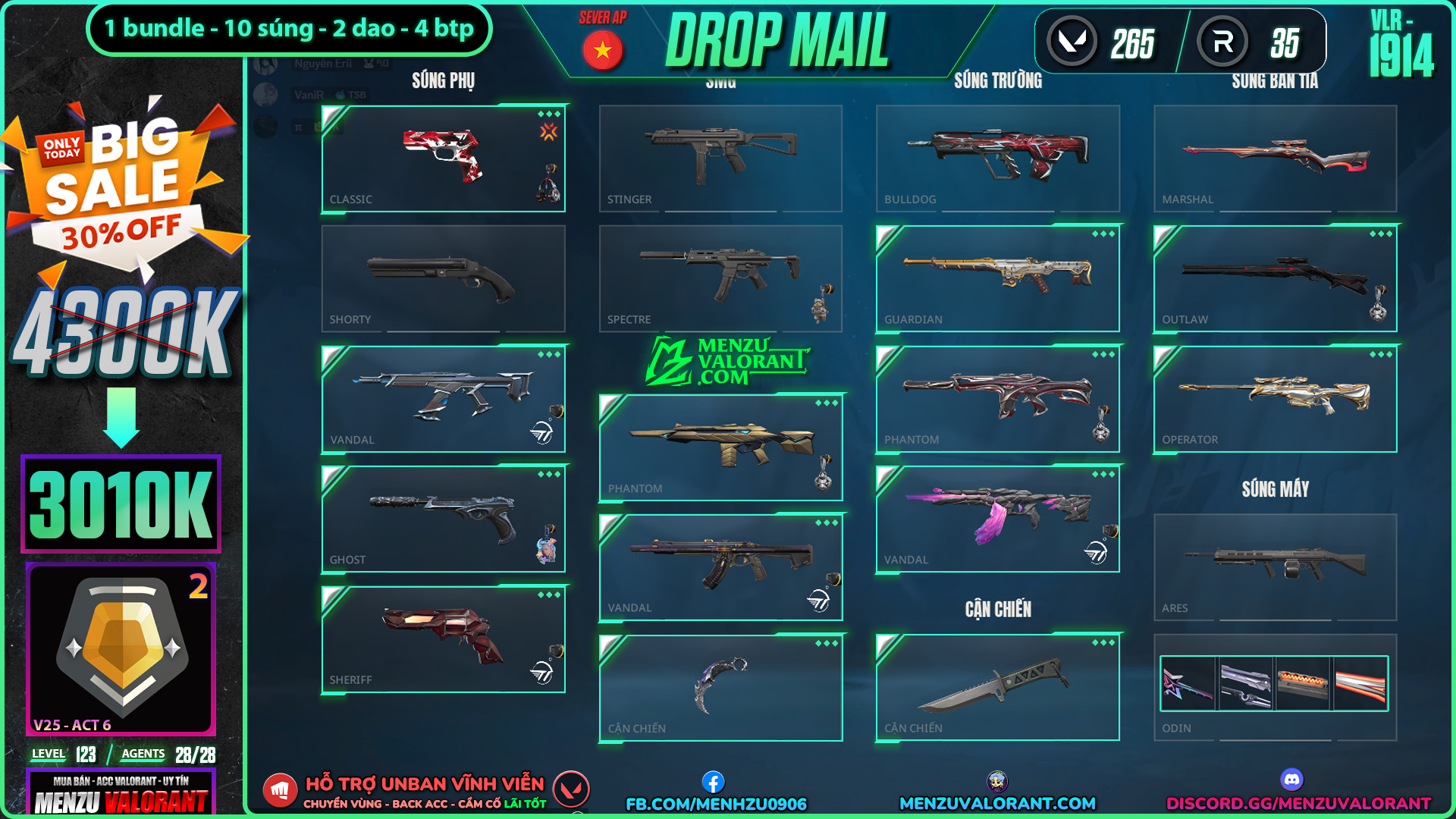The height and width of the screenshot is (819, 1456).
Task: Select the red Sheriff revolver slot
Action: tap(443, 639)
